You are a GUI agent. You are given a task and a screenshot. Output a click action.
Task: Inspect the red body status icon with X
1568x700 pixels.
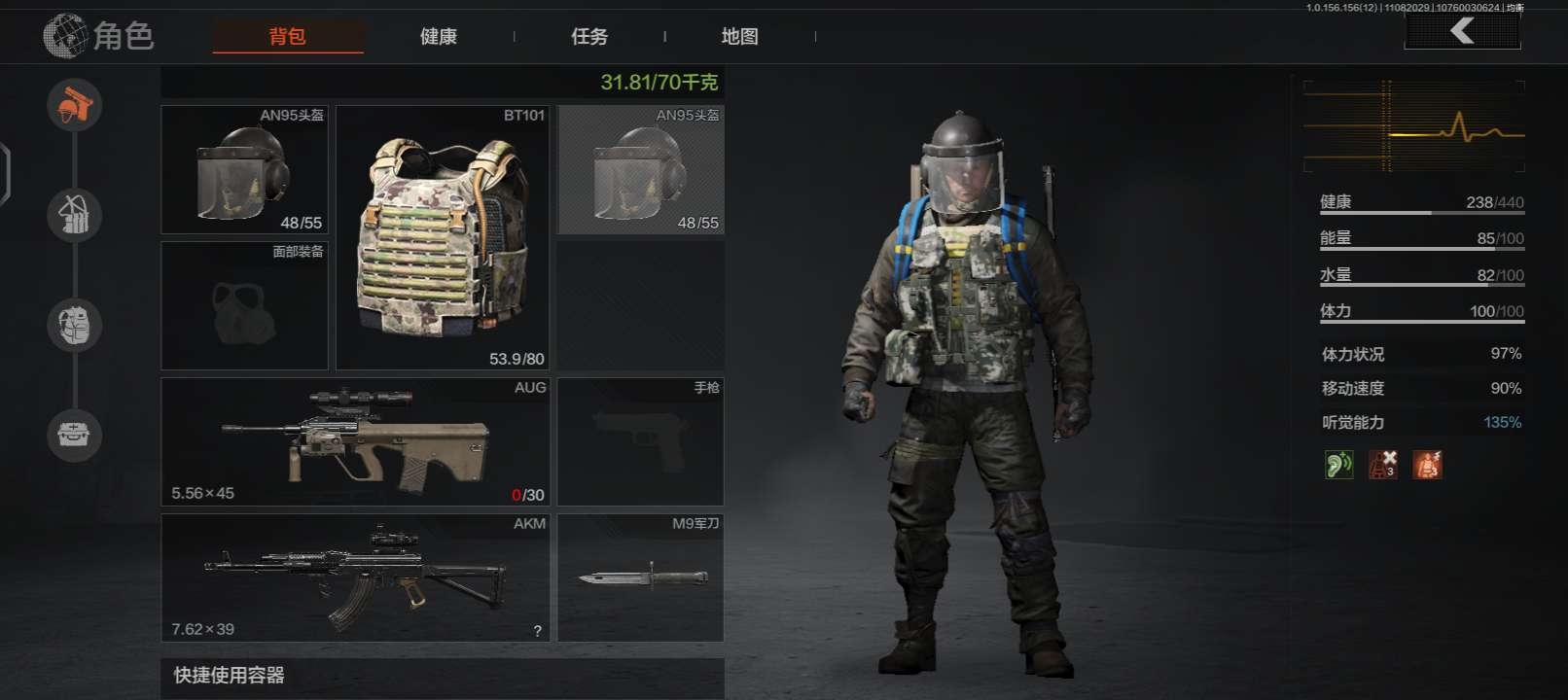click(x=1383, y=465)
